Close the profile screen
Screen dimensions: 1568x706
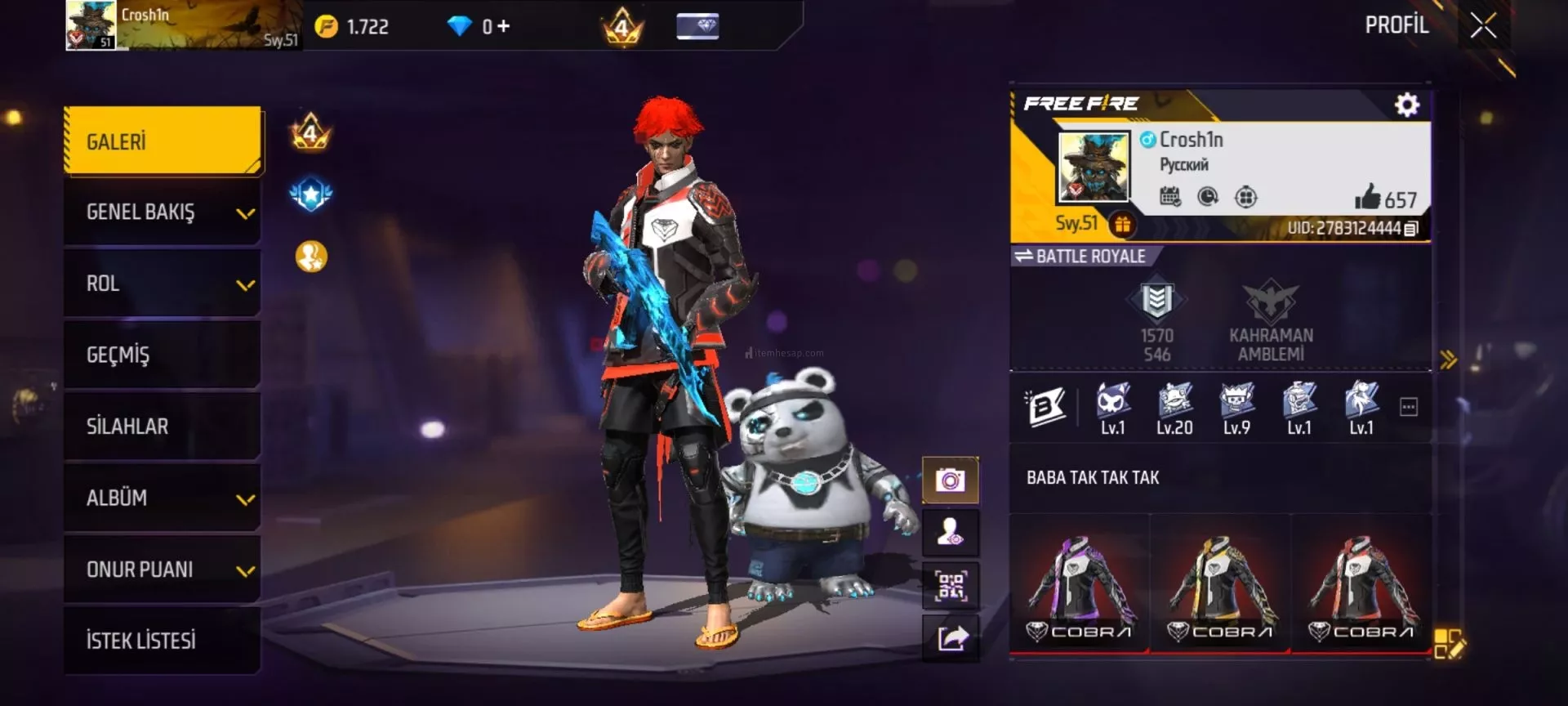click(x=1483, y=26)
